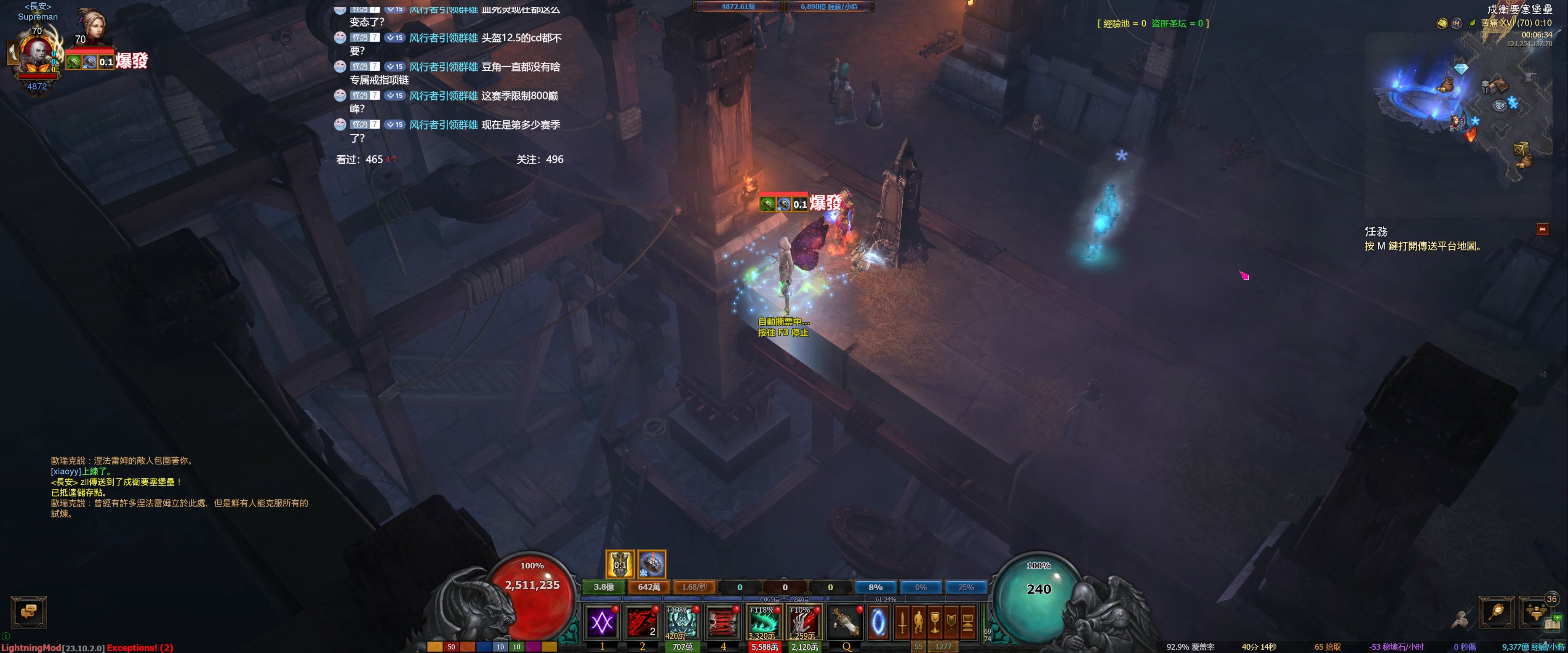Open the blue town portal
1568x653 pixels.
pos(878,622)
